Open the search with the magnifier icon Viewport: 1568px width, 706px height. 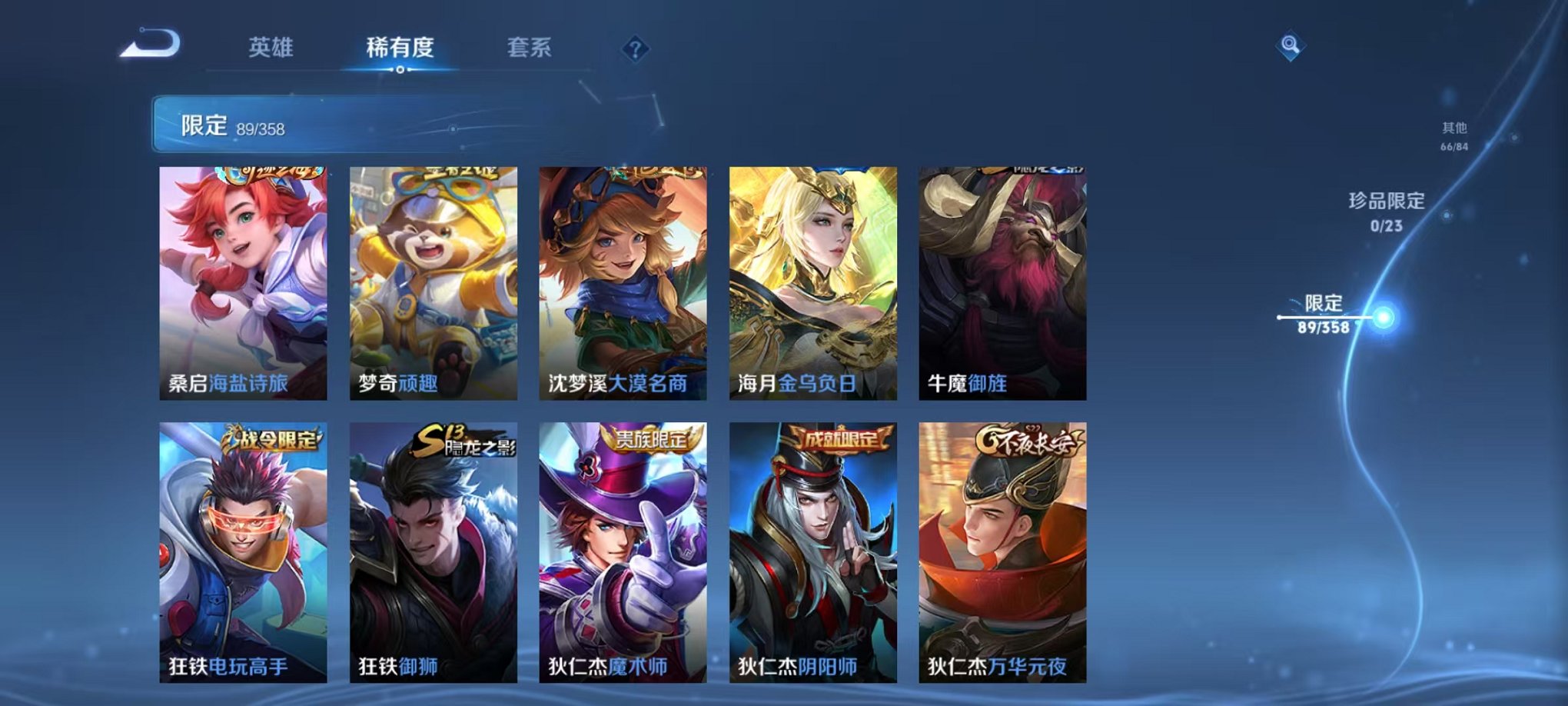coord(1289,45)
